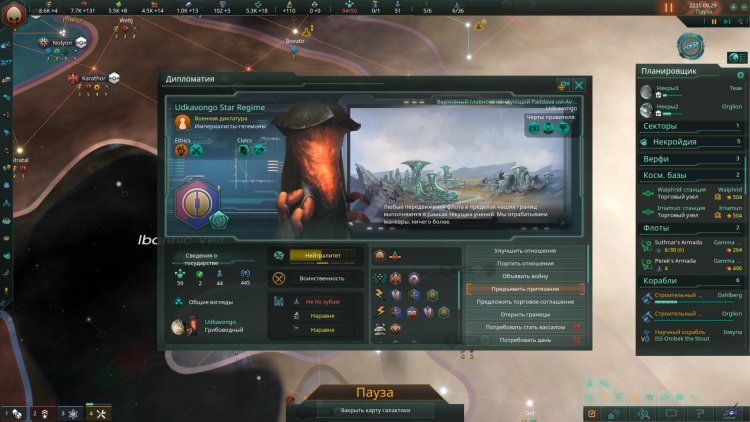Close galaxy map via Закрыть карту галактики
Image resolution: width=750 pixels, height=422 pixels.
click(375, 410)
